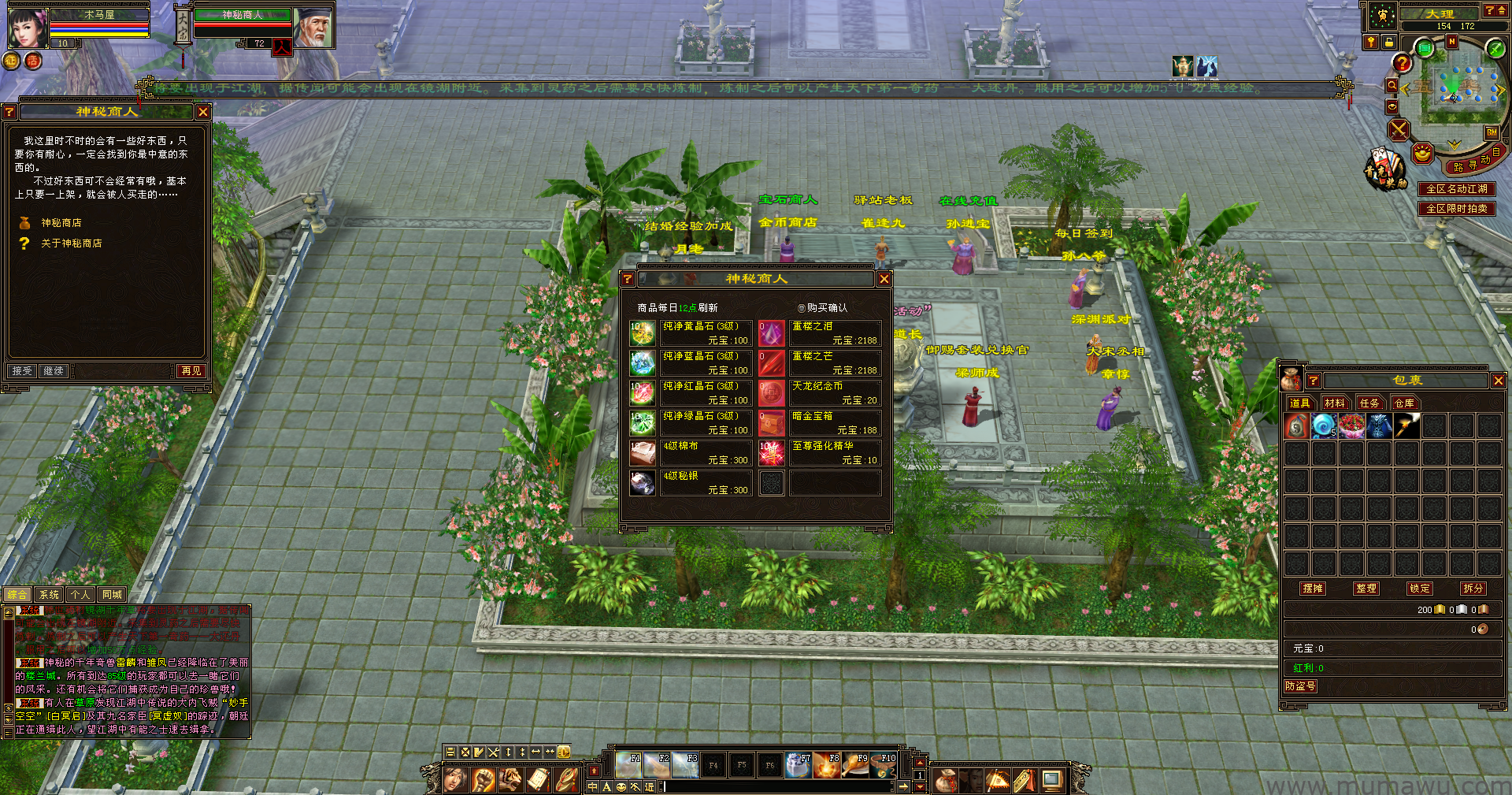1512x795 pixels.
Task: Switch chat to 系统 tab
Action: [49, 595]
